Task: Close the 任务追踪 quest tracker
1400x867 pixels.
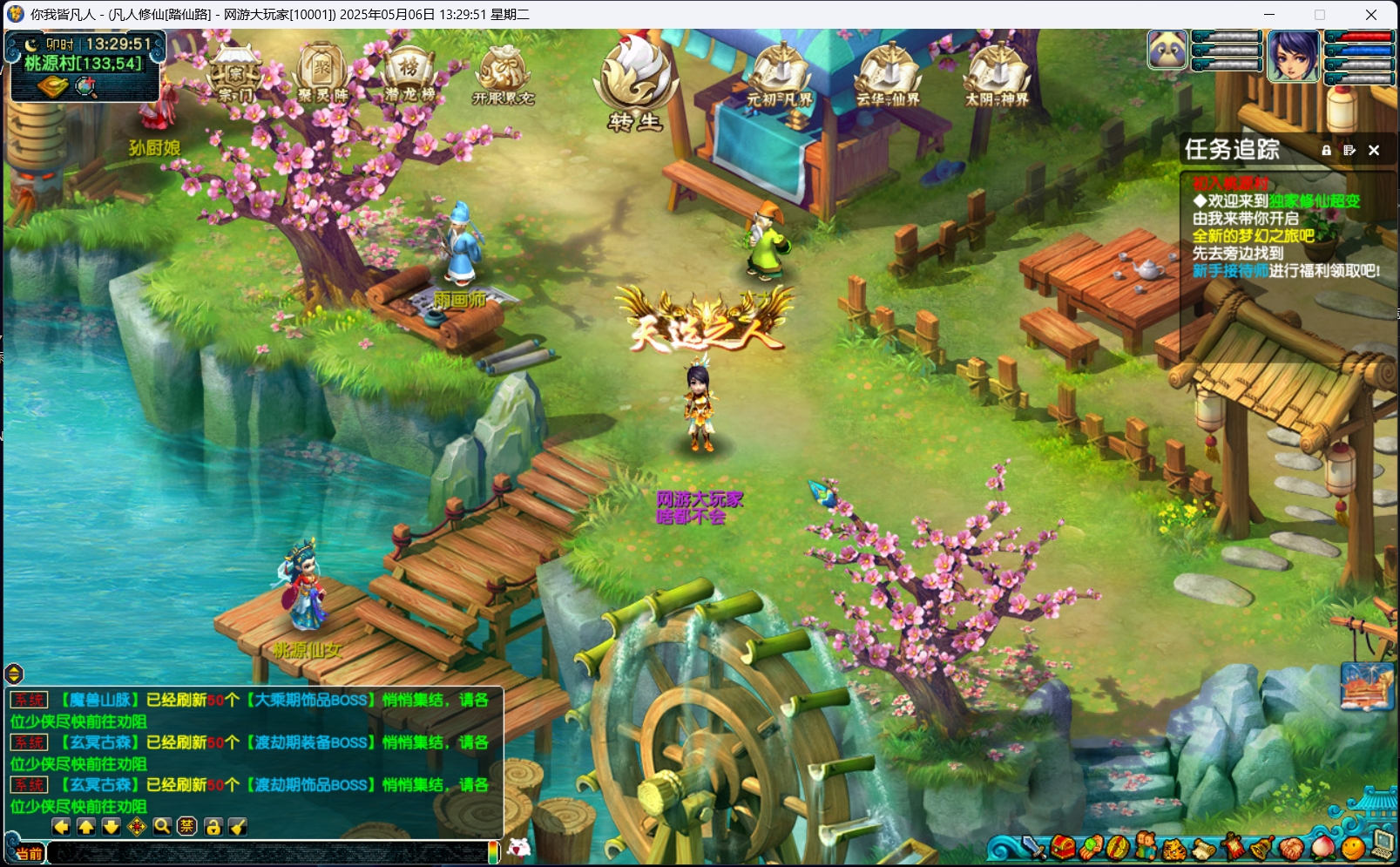Action: 1374,150
